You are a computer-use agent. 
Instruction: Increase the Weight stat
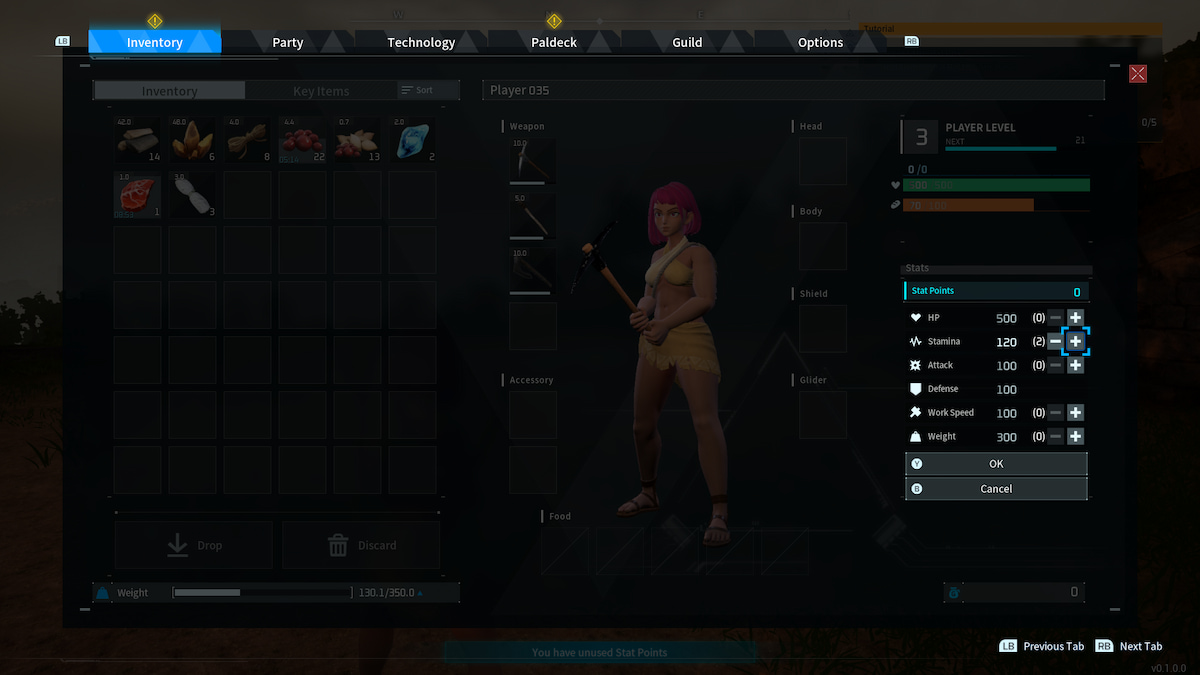1075,436
